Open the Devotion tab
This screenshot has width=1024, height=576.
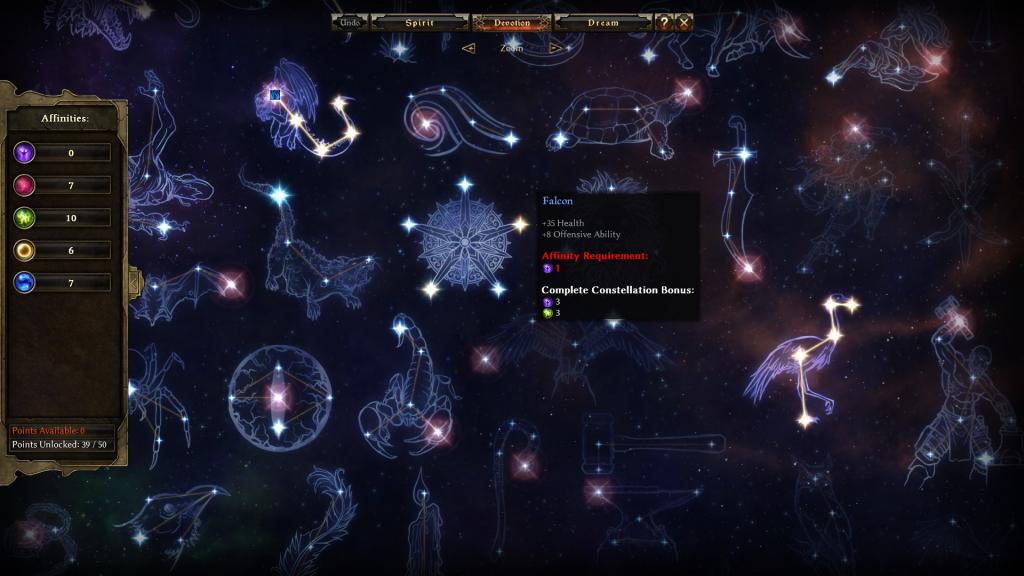tap(511, 22)
